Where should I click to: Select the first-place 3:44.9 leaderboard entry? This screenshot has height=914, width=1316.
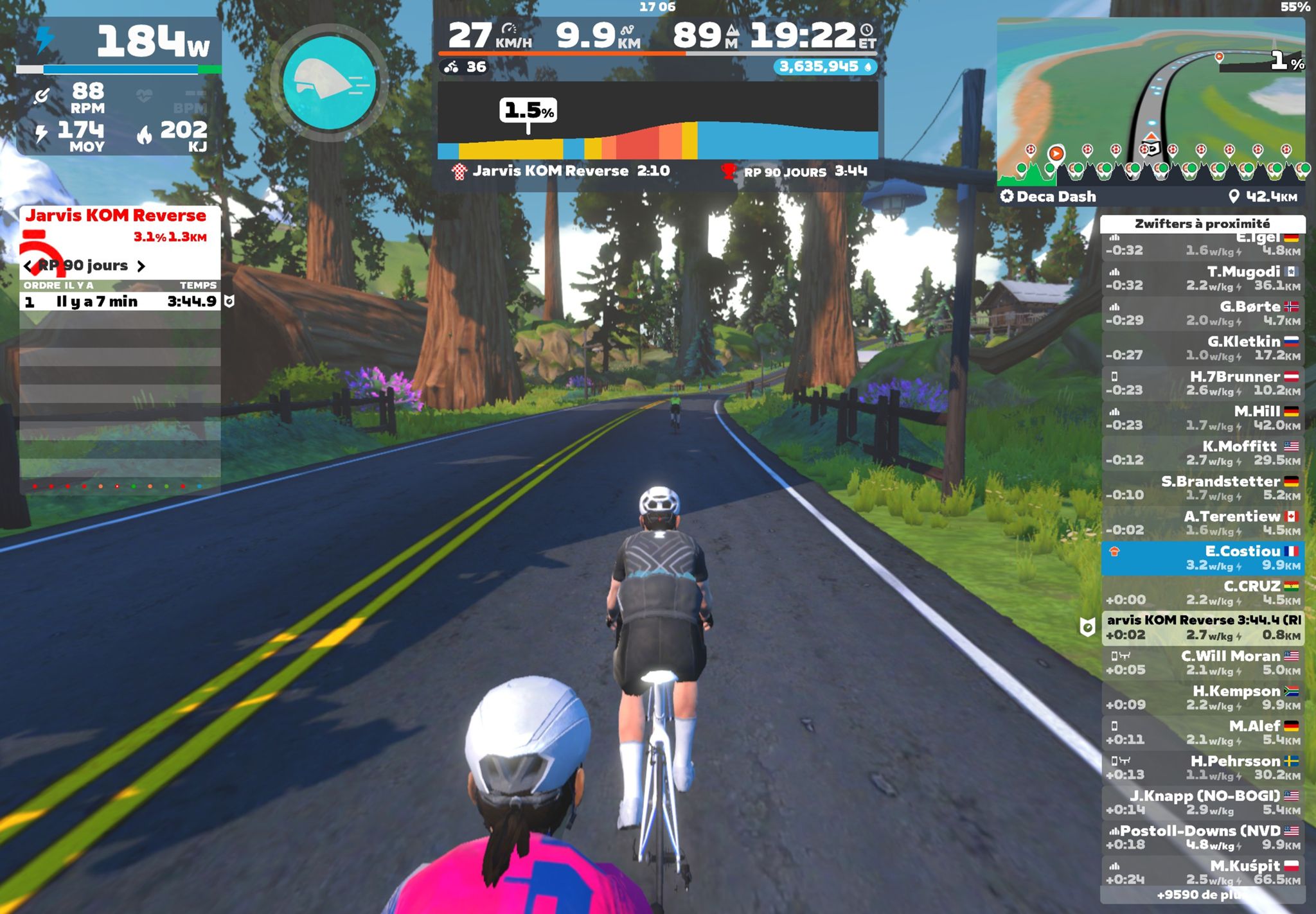[x=120, y=301]
